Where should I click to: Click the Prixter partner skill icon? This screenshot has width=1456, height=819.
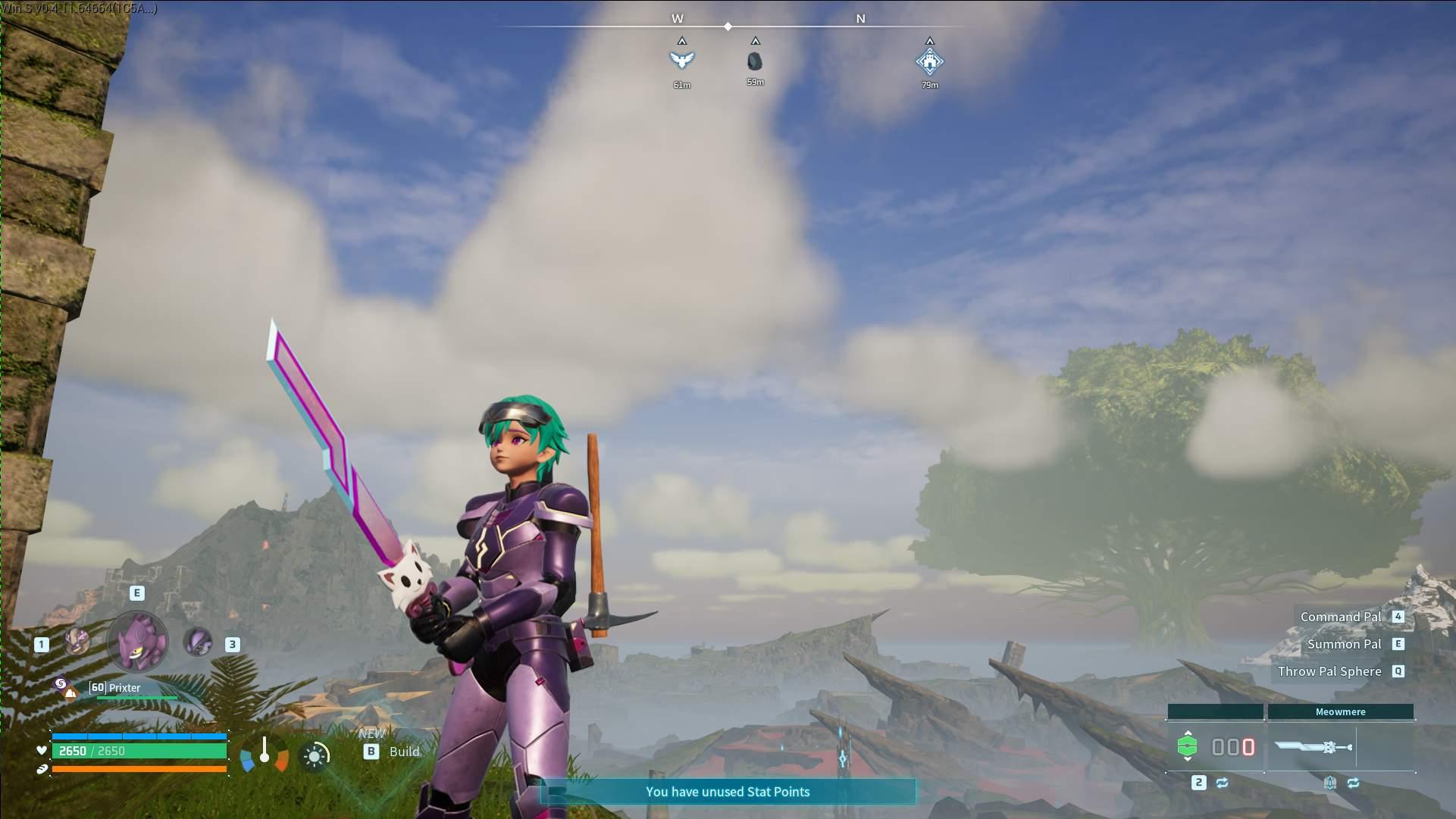(64, 687)
